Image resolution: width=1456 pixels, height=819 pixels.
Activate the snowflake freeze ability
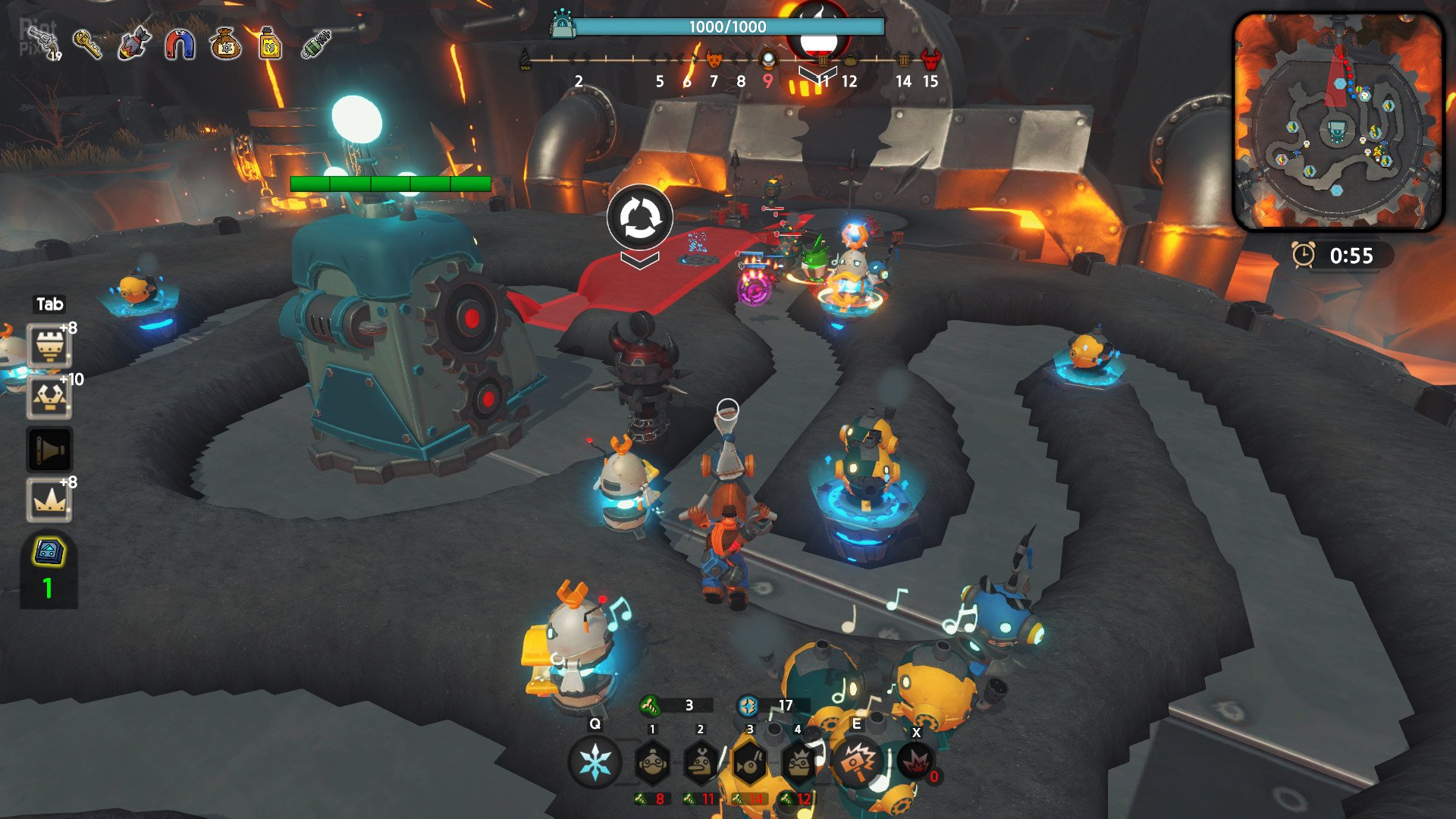[x=595, y=762]
